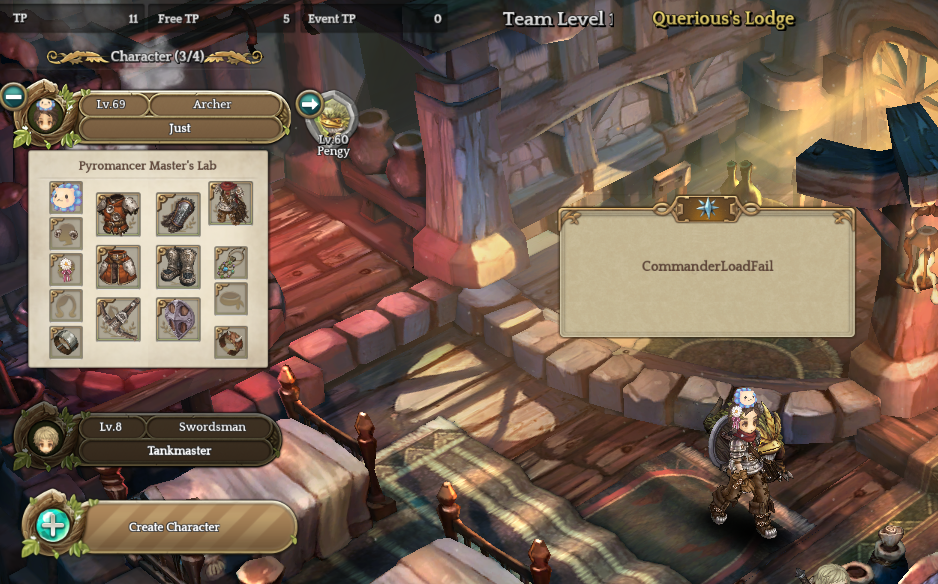Select the metal gauntlets equipment slot
The width and height of the screenshot is (938, 584).
coord(178,213)
